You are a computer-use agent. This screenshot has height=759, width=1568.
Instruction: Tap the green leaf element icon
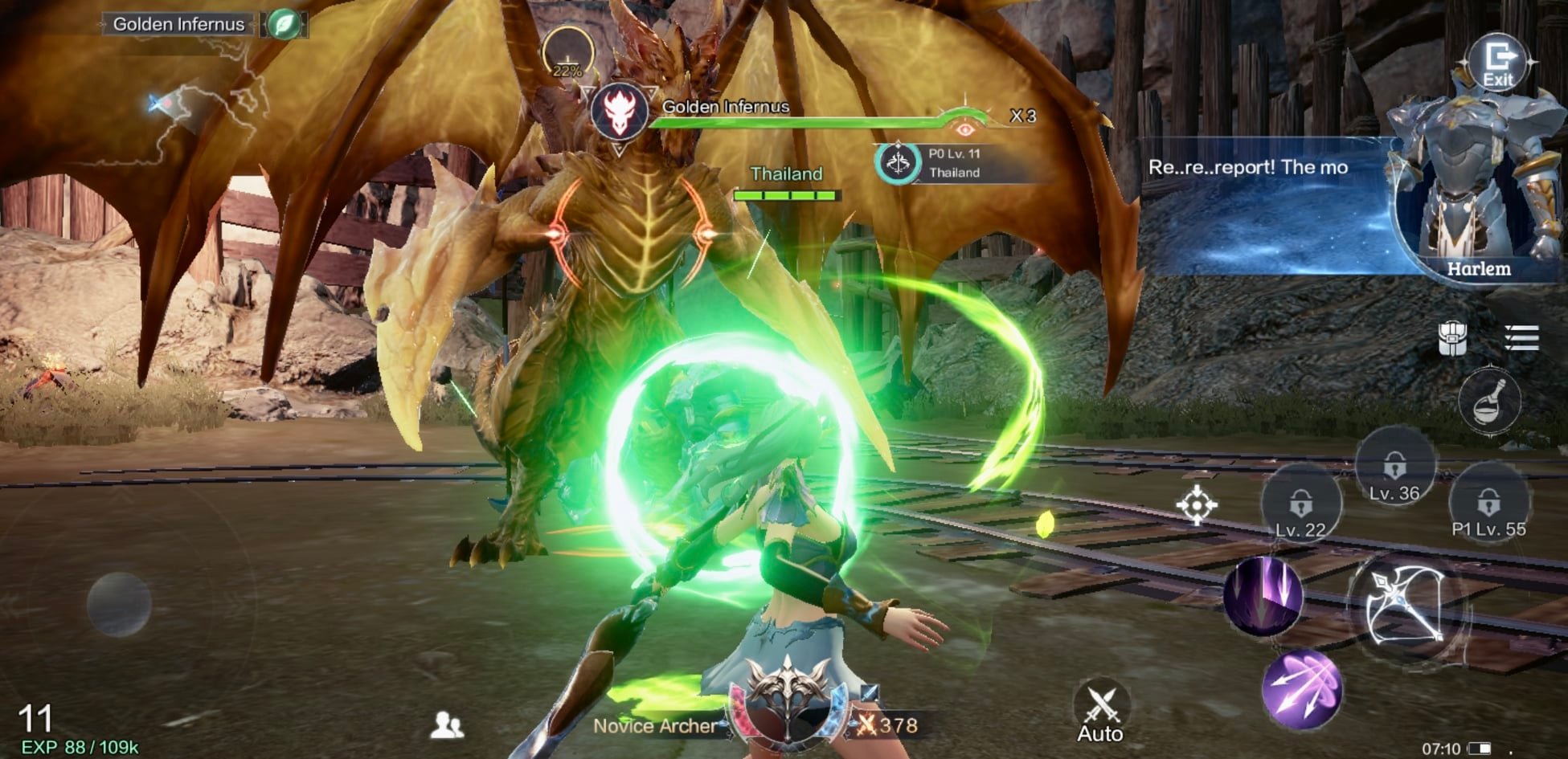point(284,24)
